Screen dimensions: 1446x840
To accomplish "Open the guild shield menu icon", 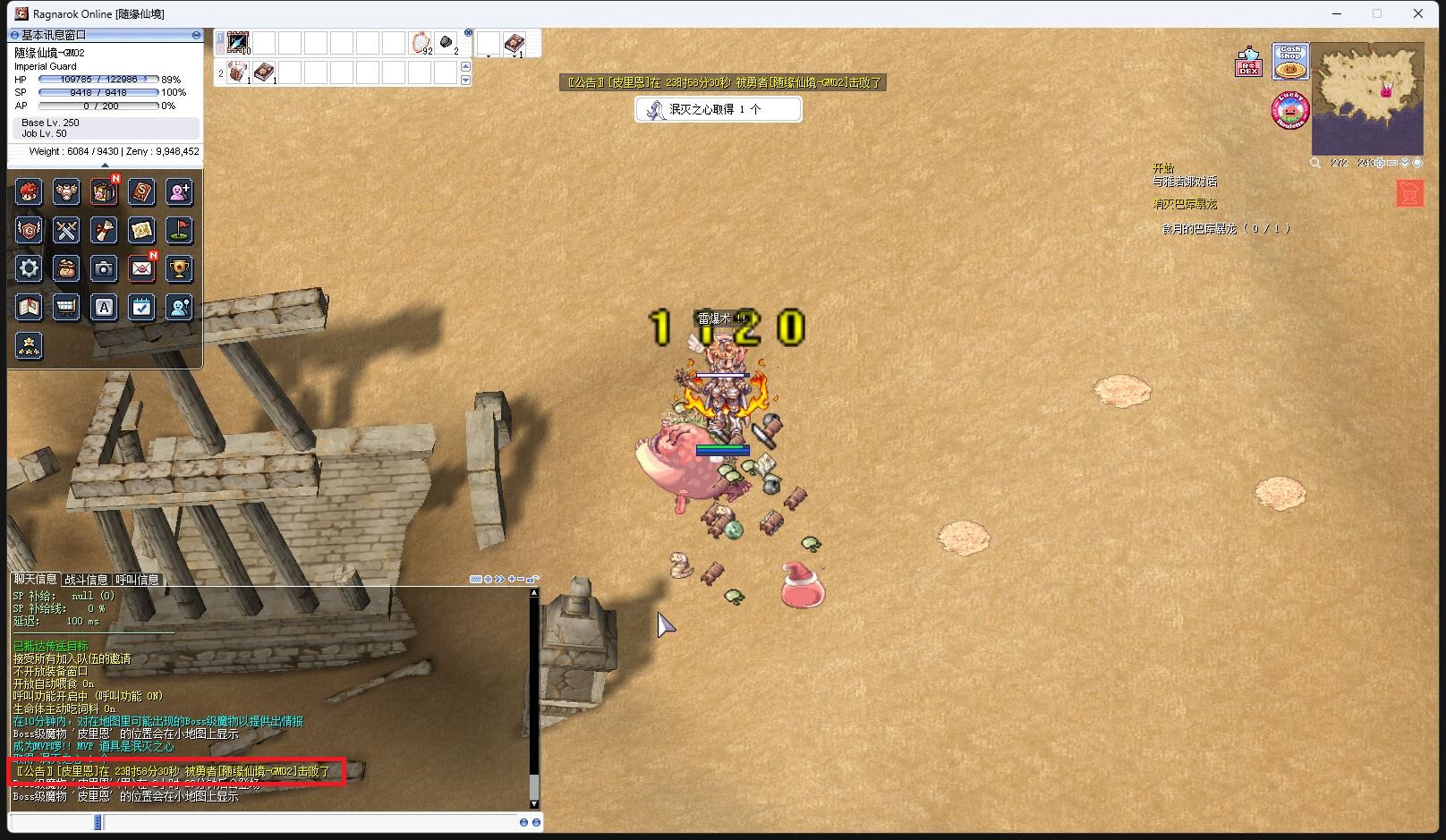I will 29,230.
